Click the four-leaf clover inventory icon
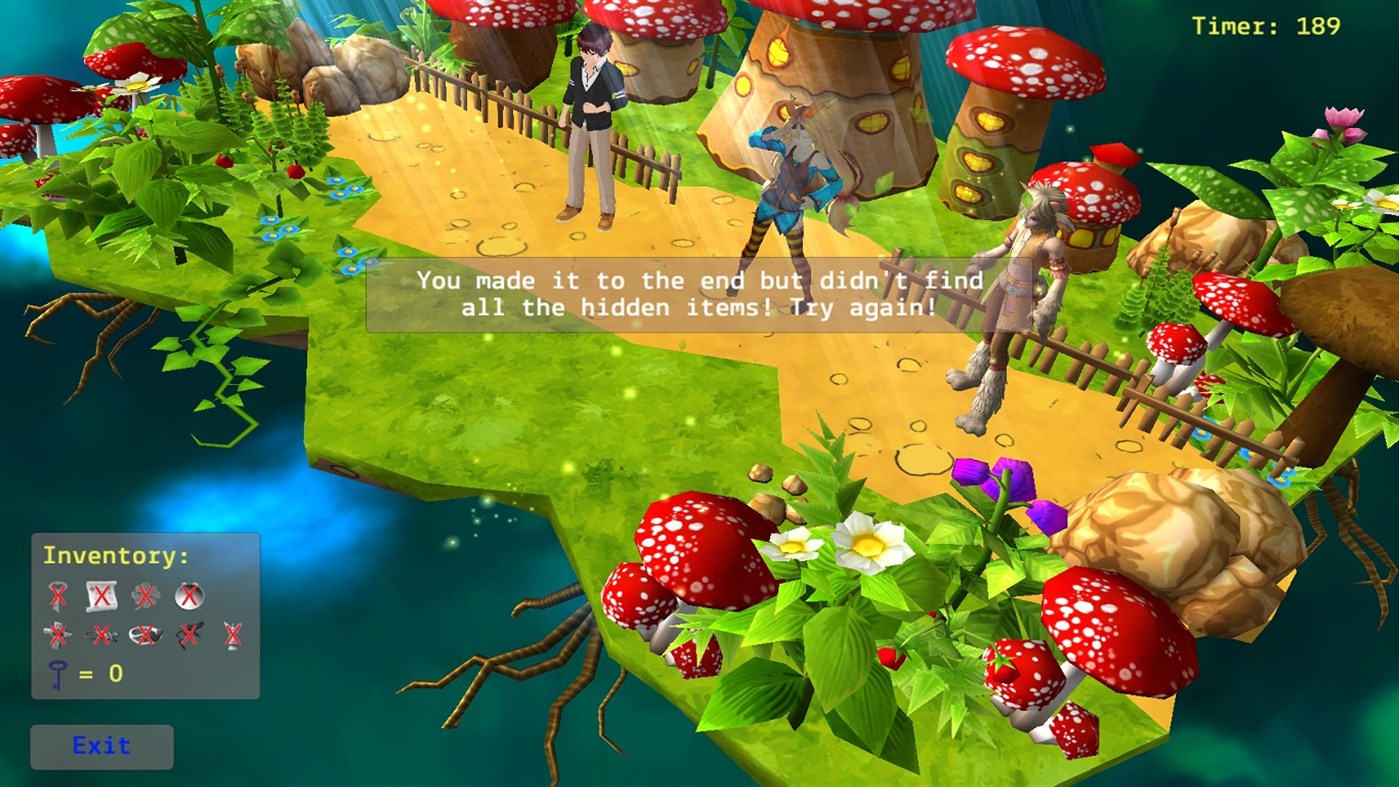This screenshot has width=1399, height=787. click(145, 596)
